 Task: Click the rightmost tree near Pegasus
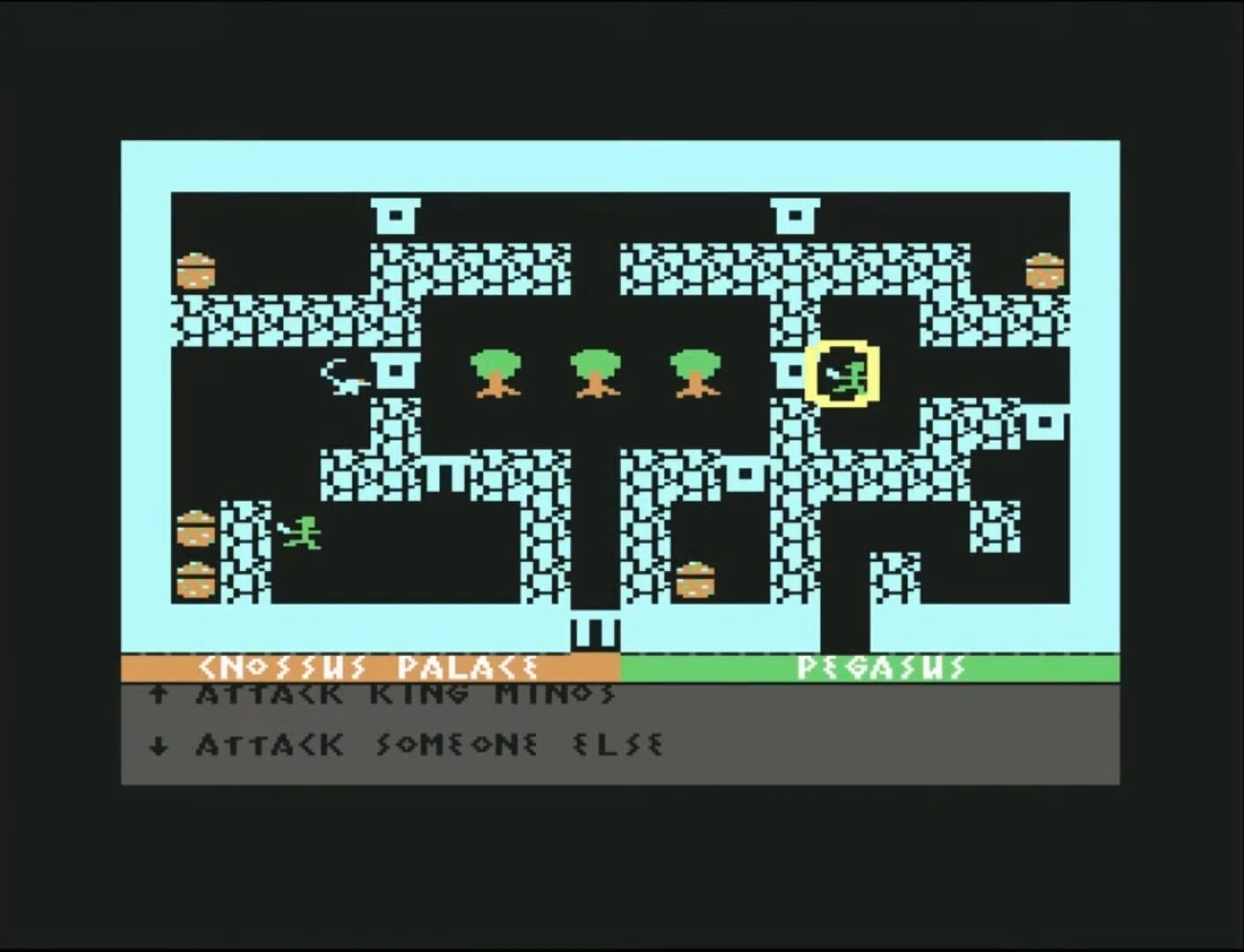pos(696,375)
